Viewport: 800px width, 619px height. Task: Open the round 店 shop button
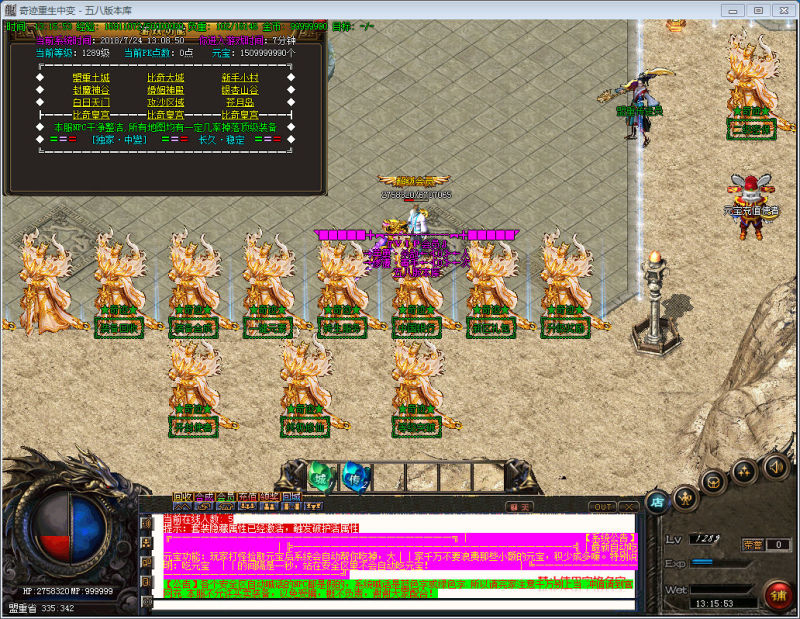pyautogui.click(x=657, y=500)
